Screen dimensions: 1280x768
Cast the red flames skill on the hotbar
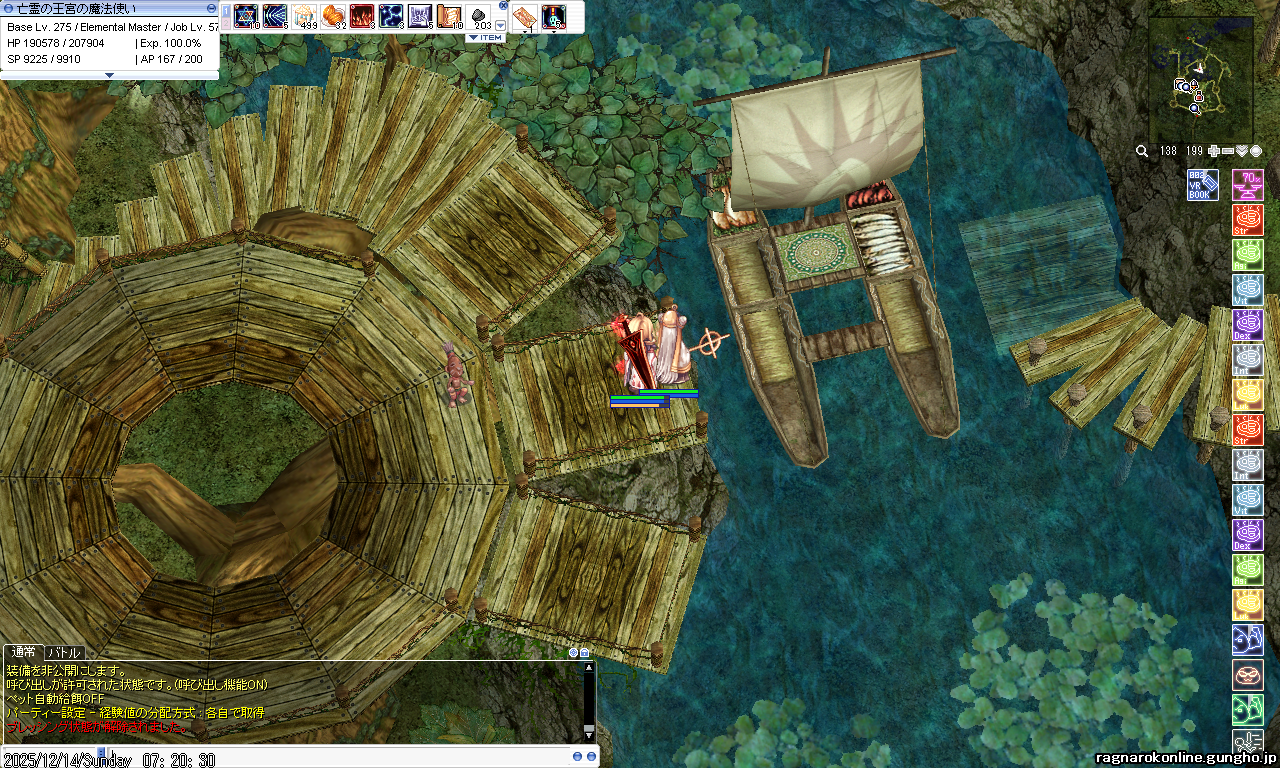(362, 16)
